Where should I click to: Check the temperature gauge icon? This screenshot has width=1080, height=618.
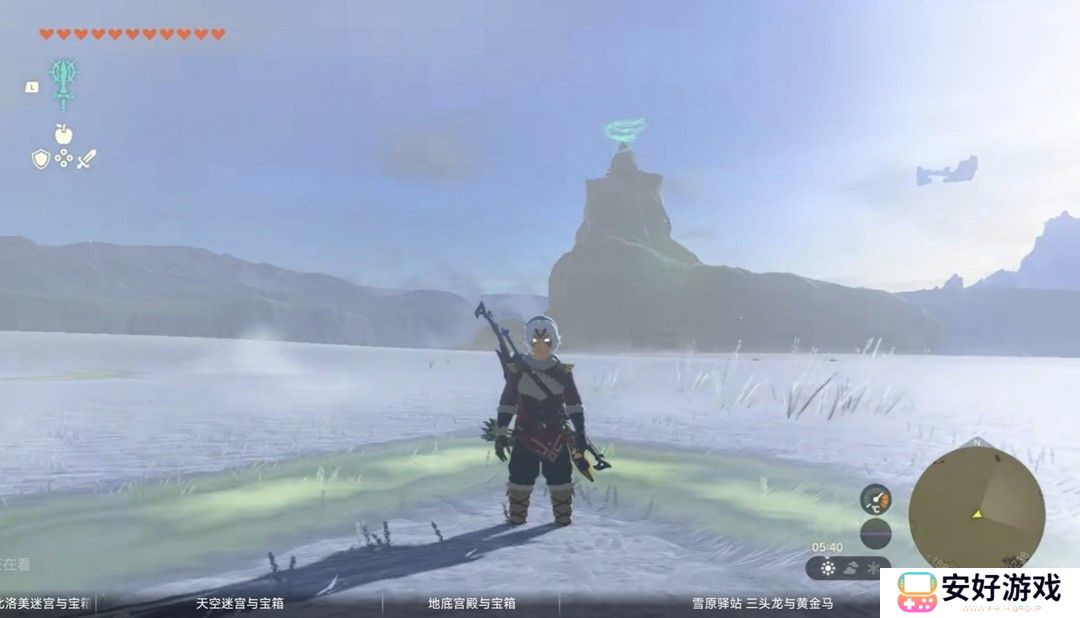pyautogui.click(x=876, y=499)
